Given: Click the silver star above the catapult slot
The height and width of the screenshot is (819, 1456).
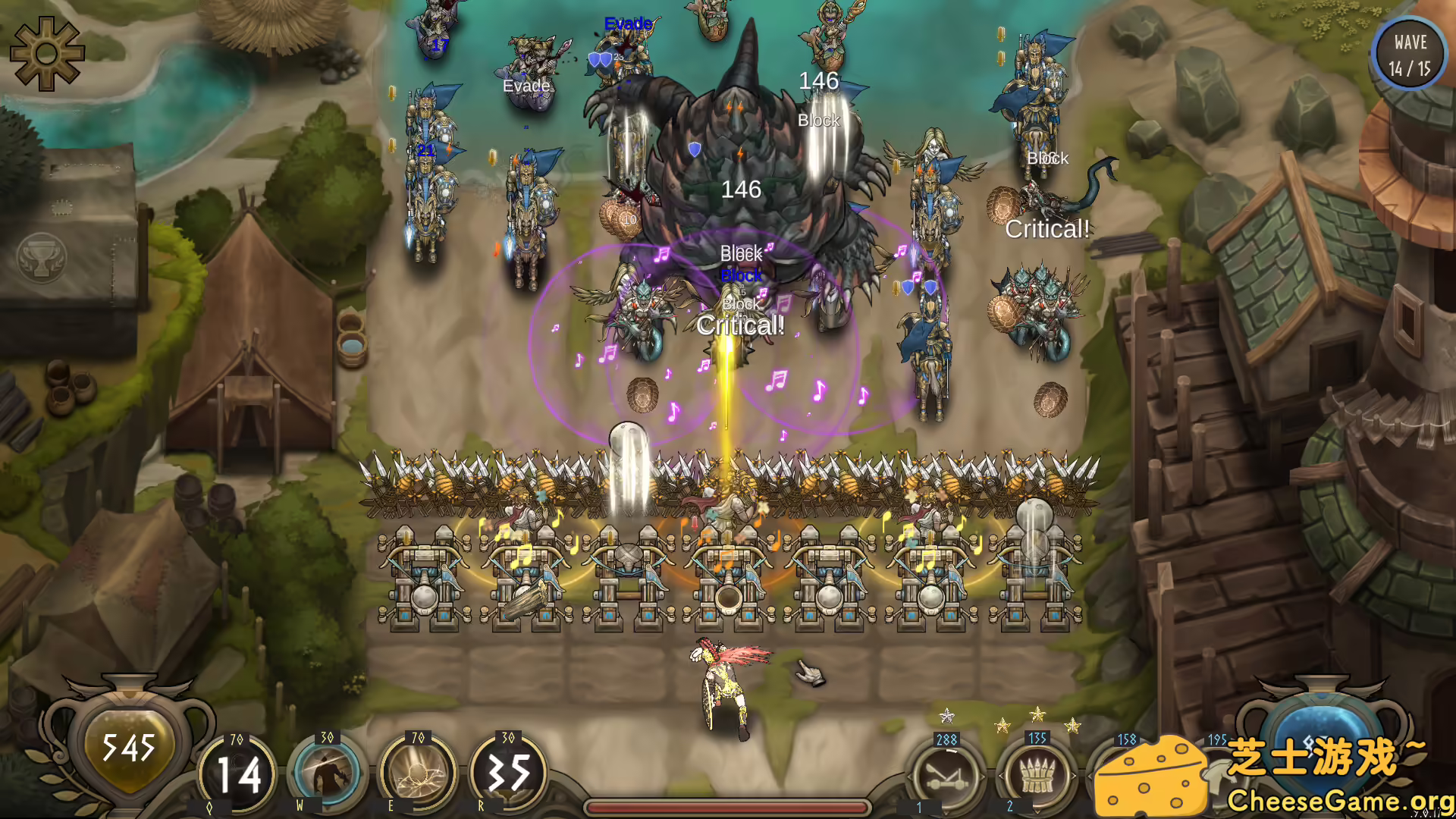Looking at the screenshot, I should click(946, 715).
